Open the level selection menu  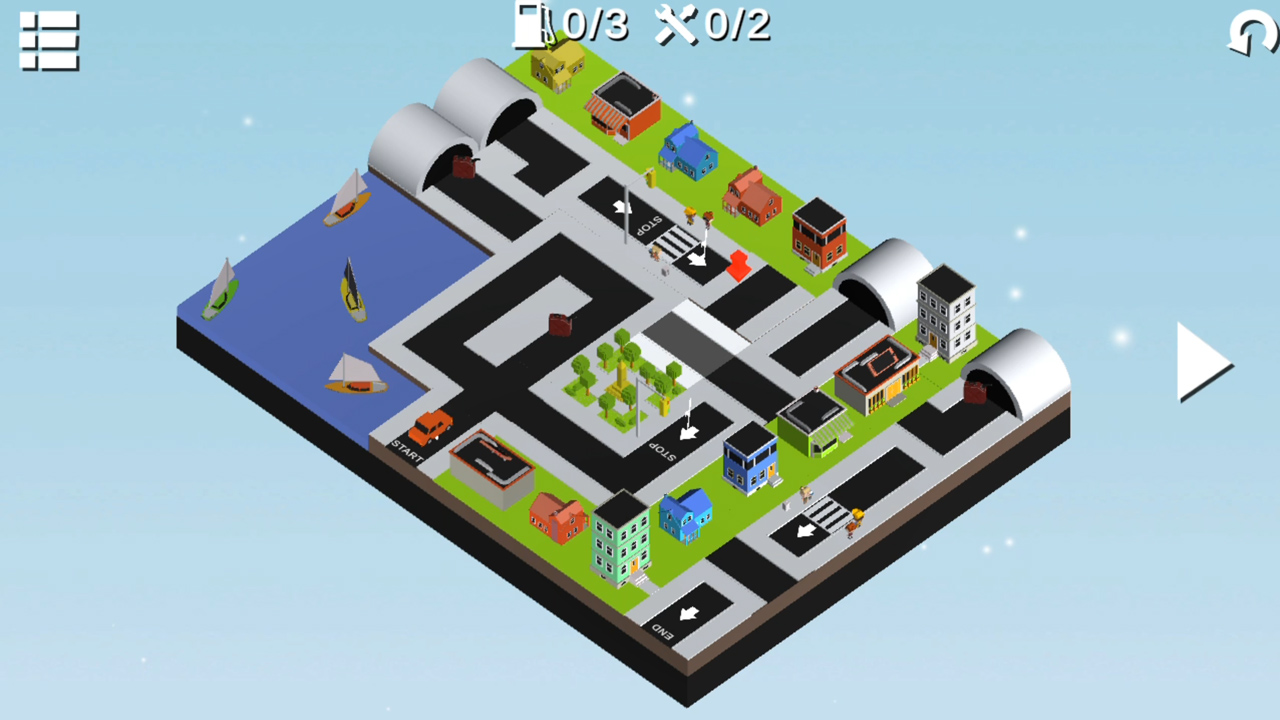click(48, 43)
